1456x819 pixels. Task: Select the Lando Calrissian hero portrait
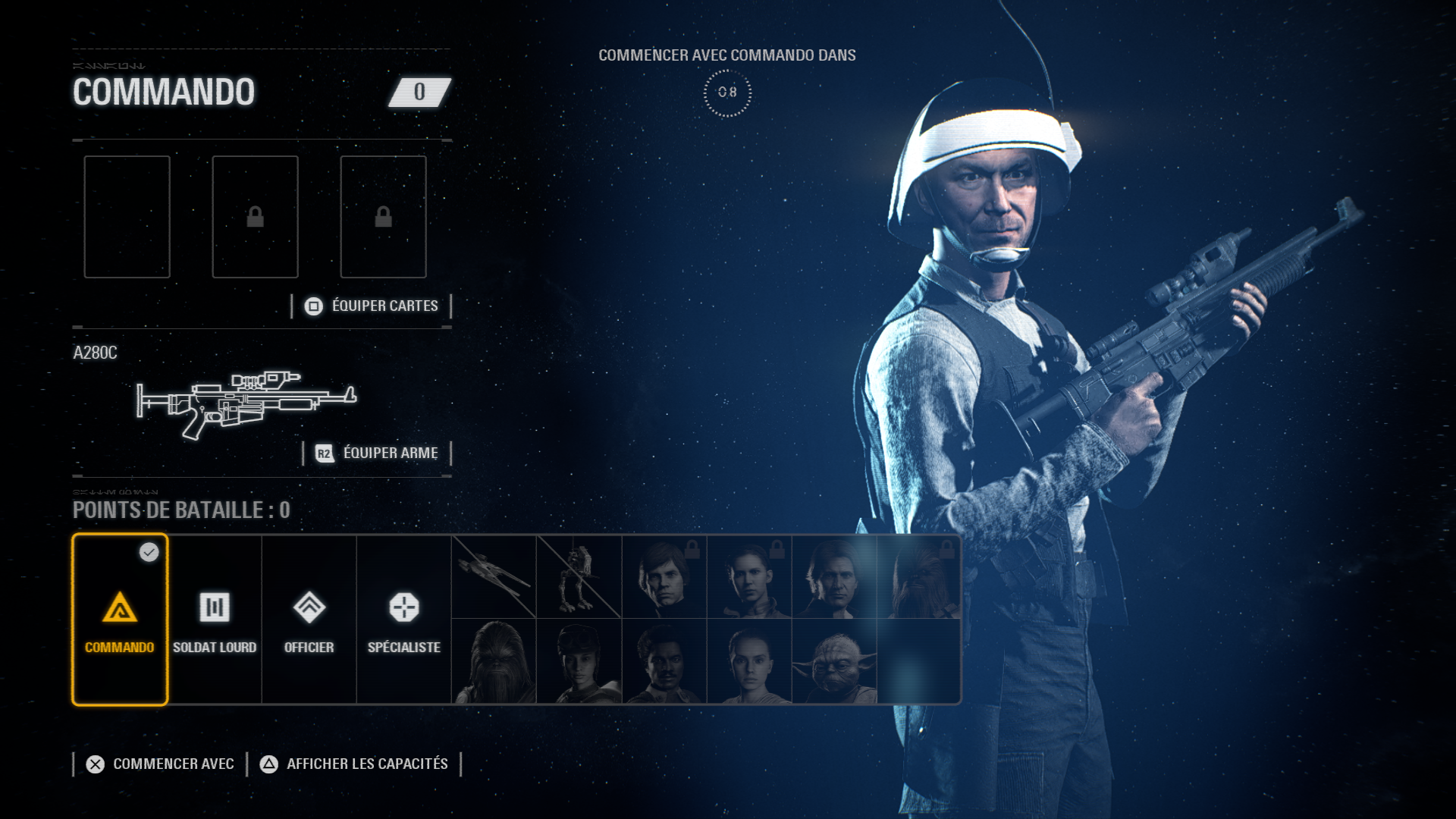pos(664,662)
